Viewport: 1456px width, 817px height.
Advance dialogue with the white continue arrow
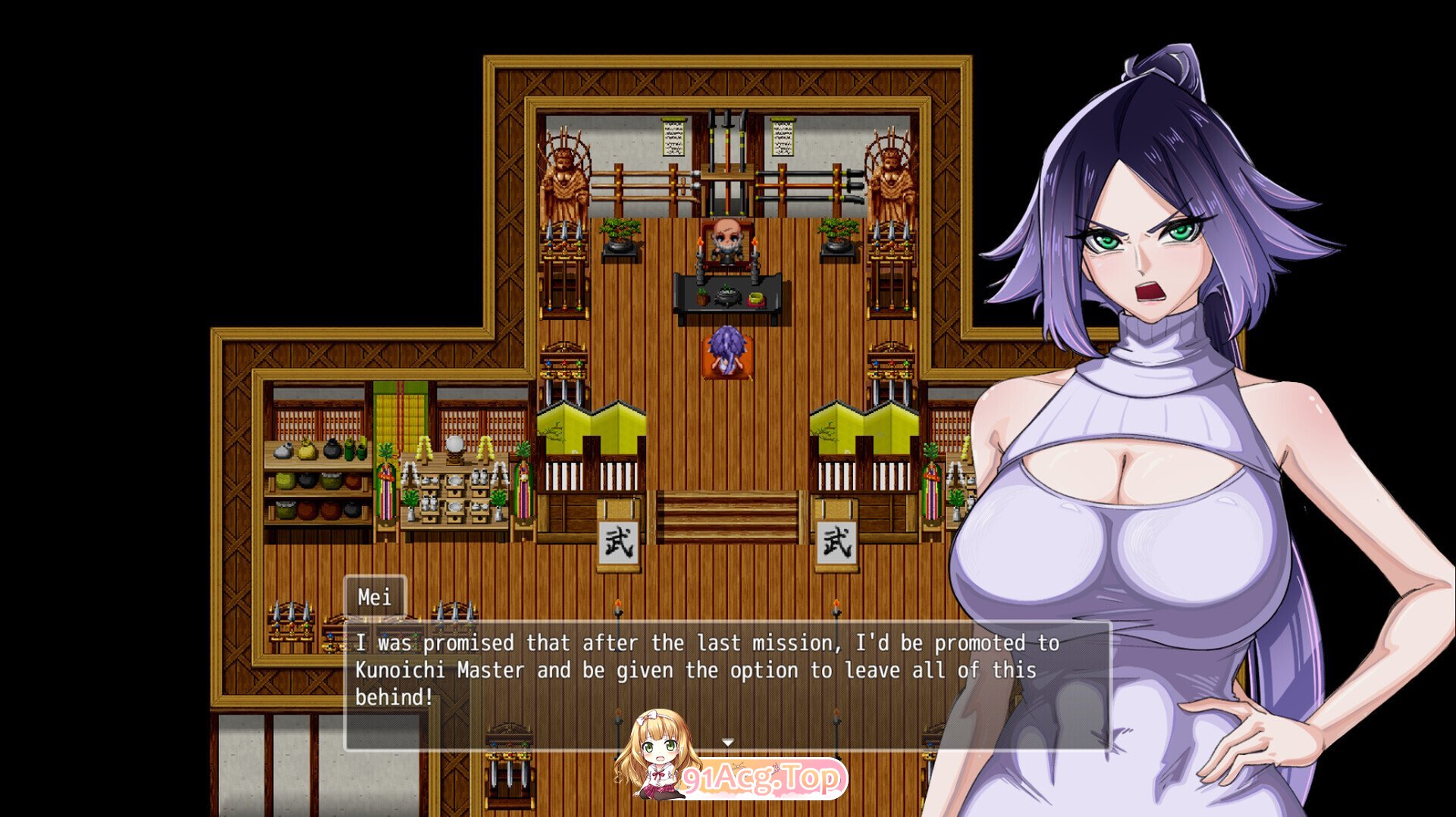728,742
